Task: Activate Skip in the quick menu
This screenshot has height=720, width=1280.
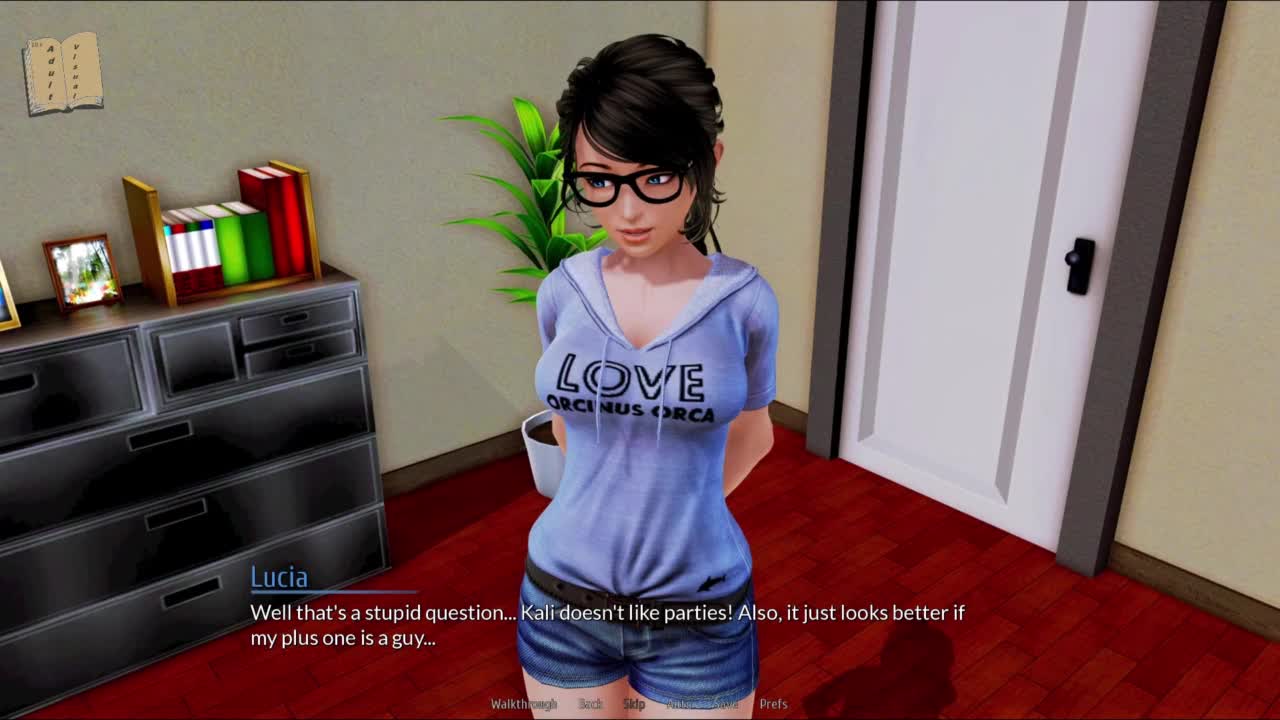Action: [x=634, y=704]
